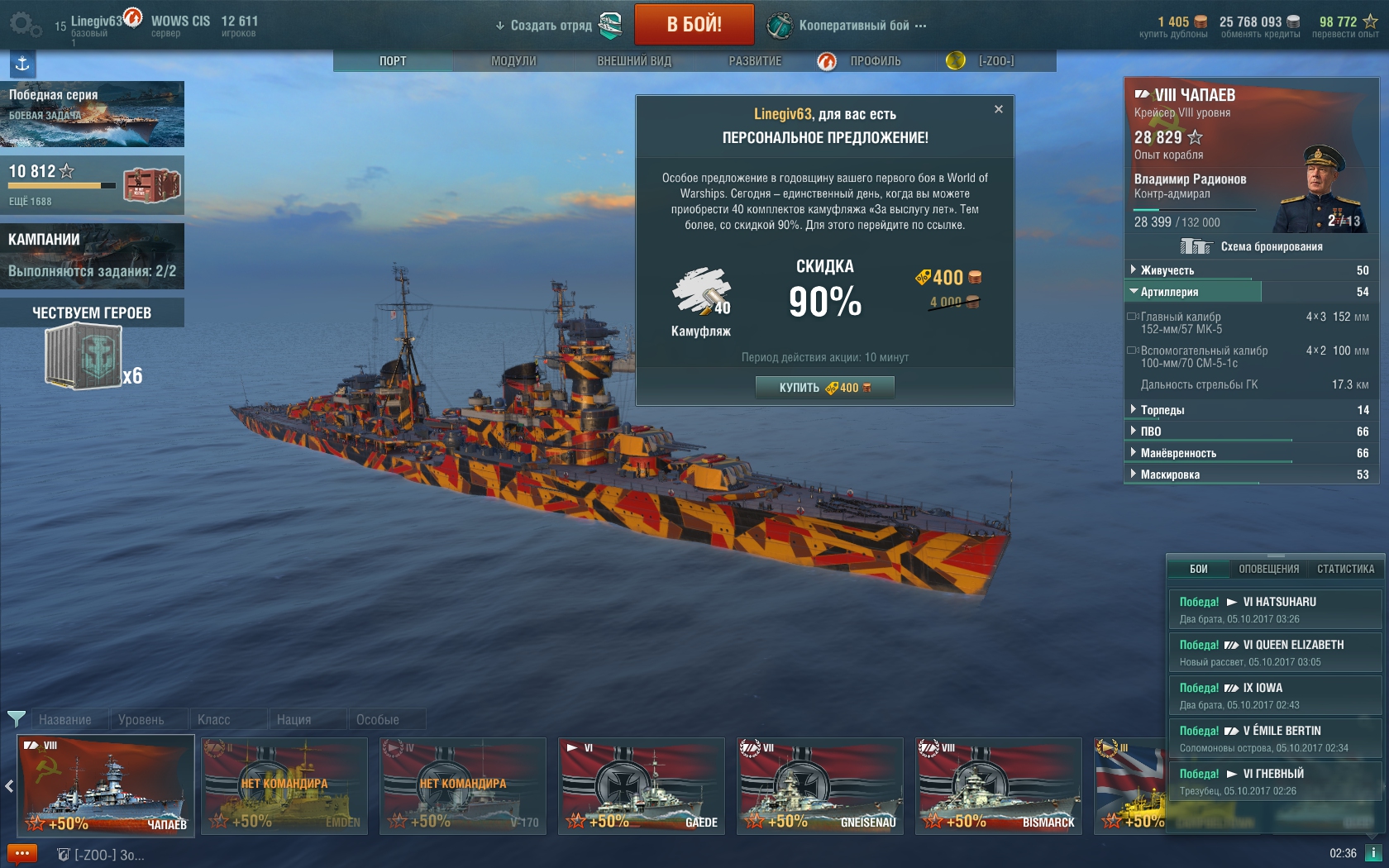Click Создать отряд to form a division
The image size is (1389, 868).
tap(551, 26)
